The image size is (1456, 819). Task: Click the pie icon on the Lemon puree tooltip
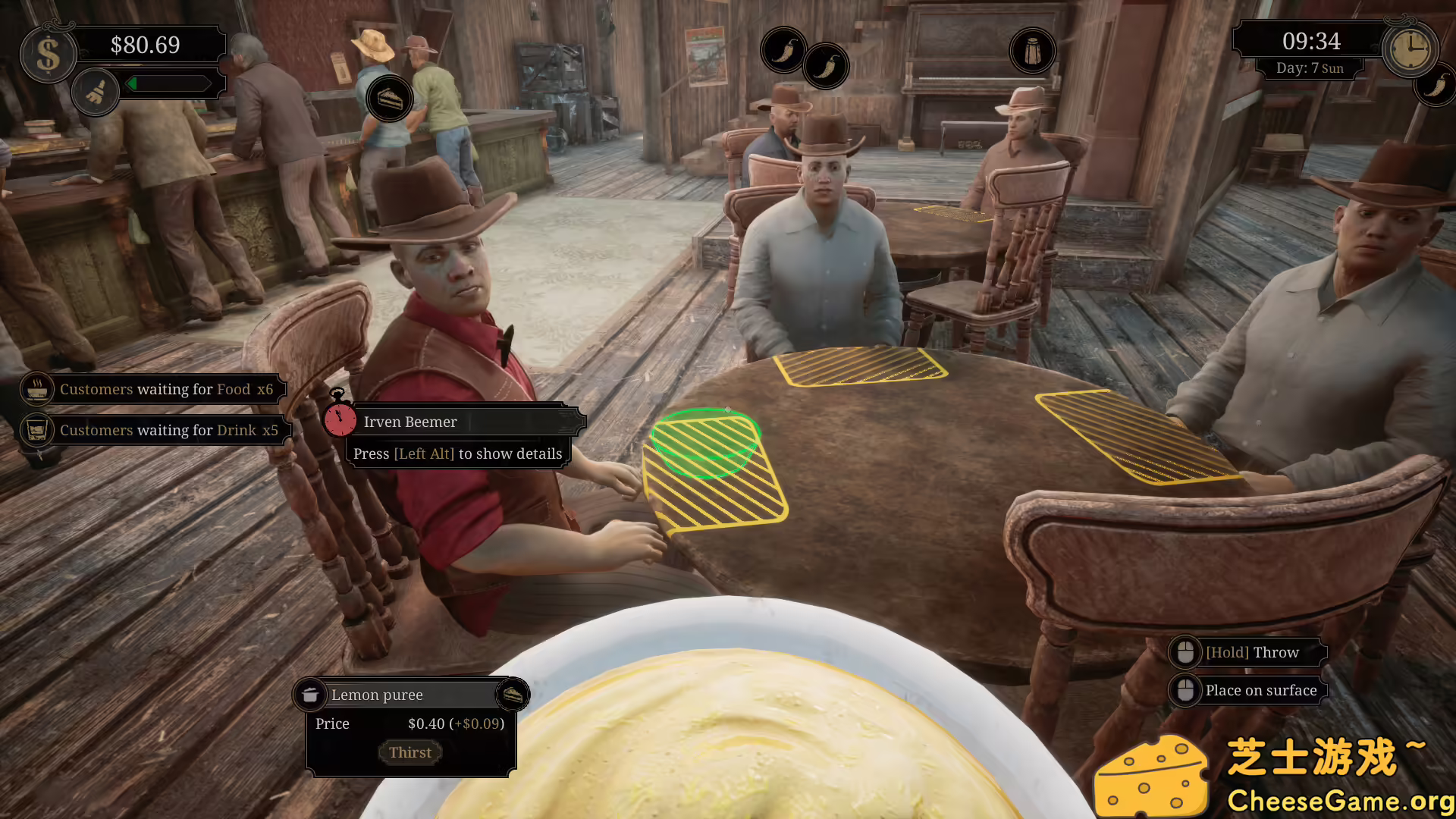tap(515, 694)
